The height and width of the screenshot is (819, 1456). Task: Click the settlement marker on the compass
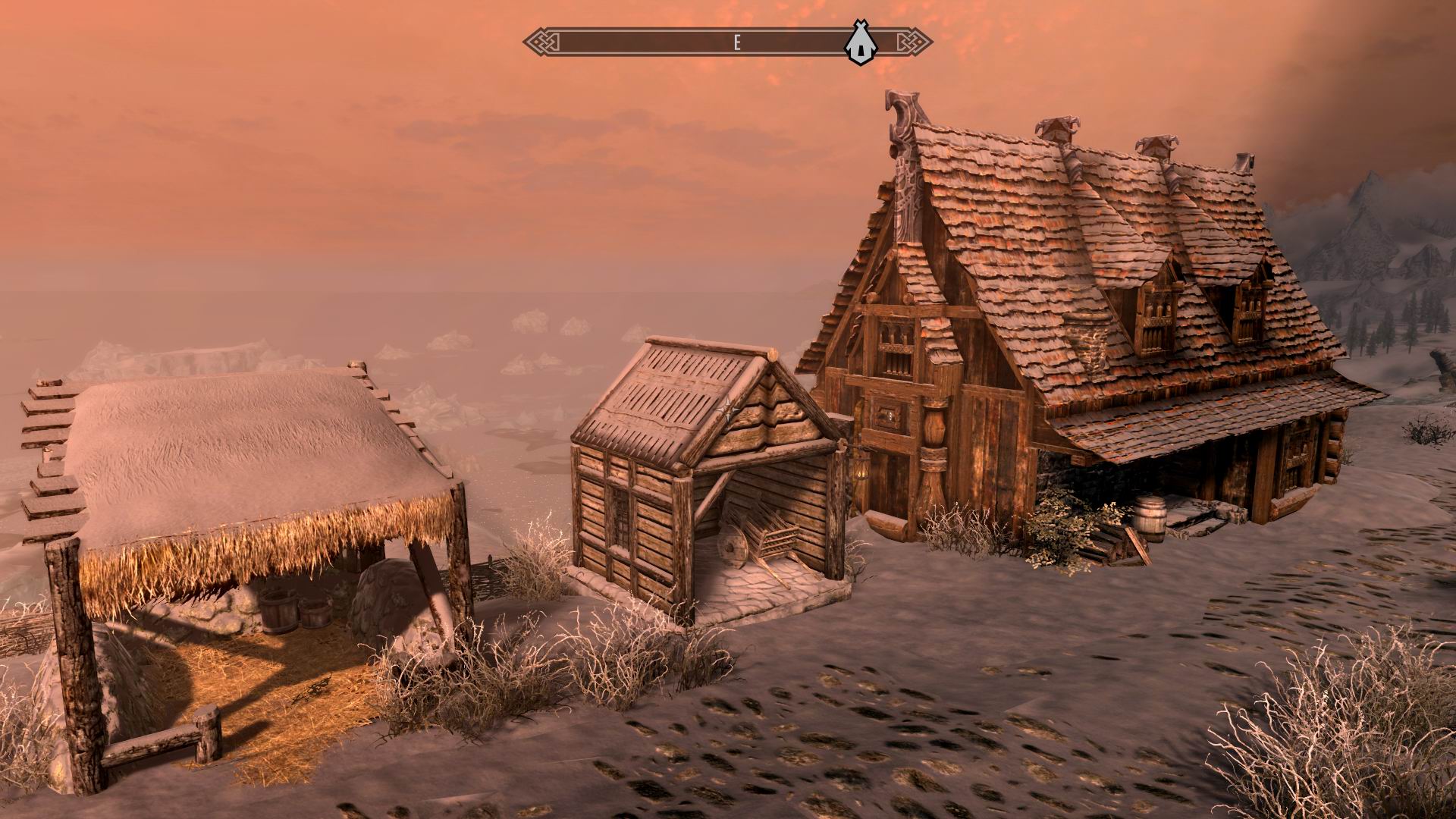tap(859, 42)
